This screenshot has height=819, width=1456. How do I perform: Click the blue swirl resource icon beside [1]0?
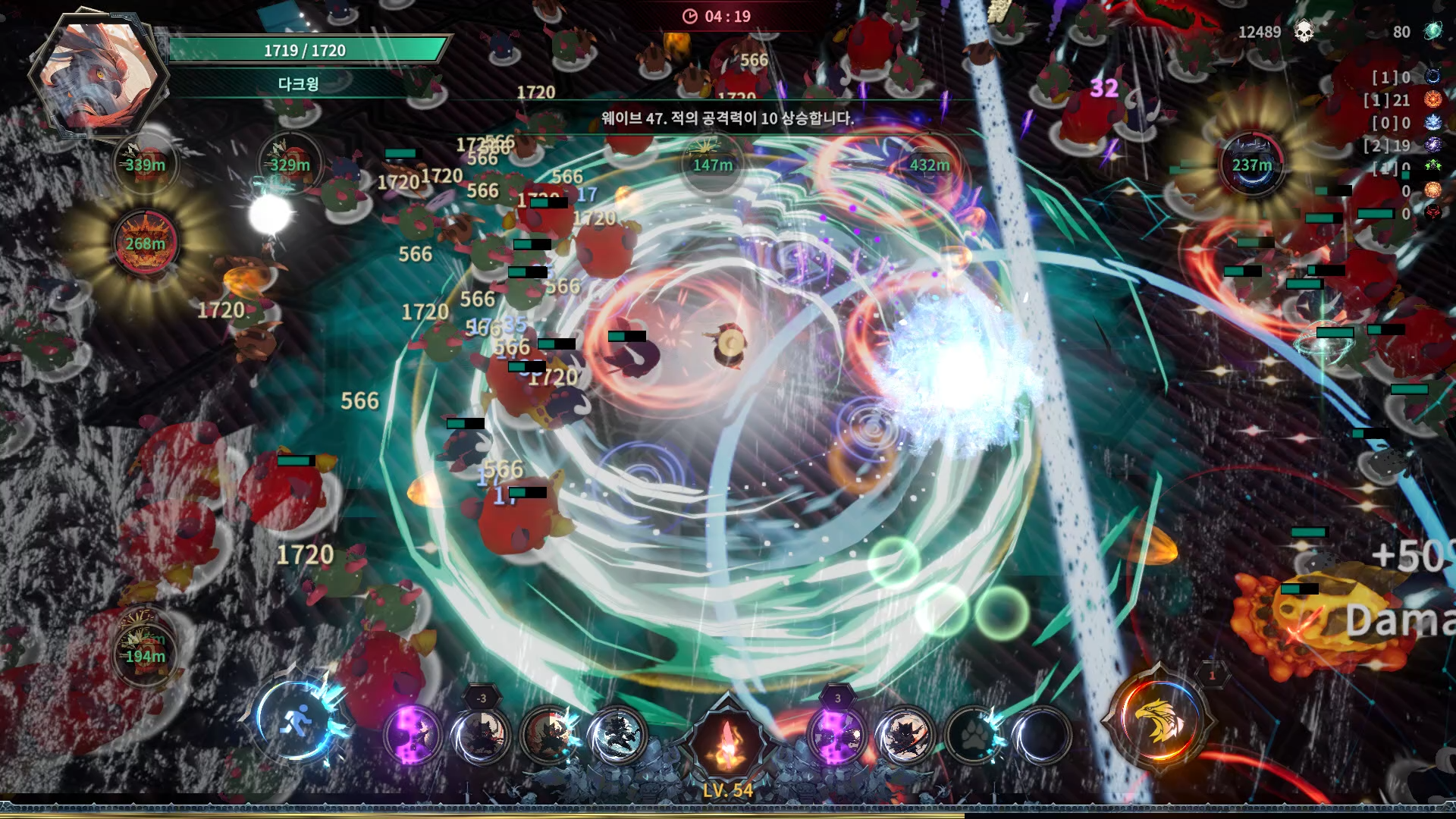[1434, 77]
